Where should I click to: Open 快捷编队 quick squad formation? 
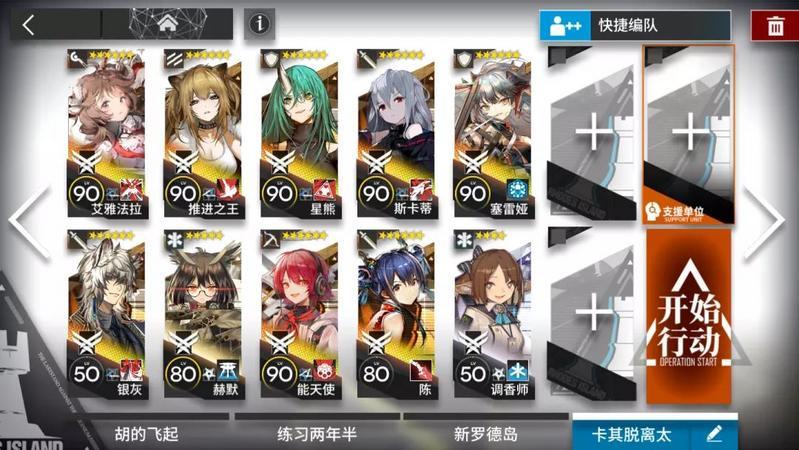click(634, 26)
